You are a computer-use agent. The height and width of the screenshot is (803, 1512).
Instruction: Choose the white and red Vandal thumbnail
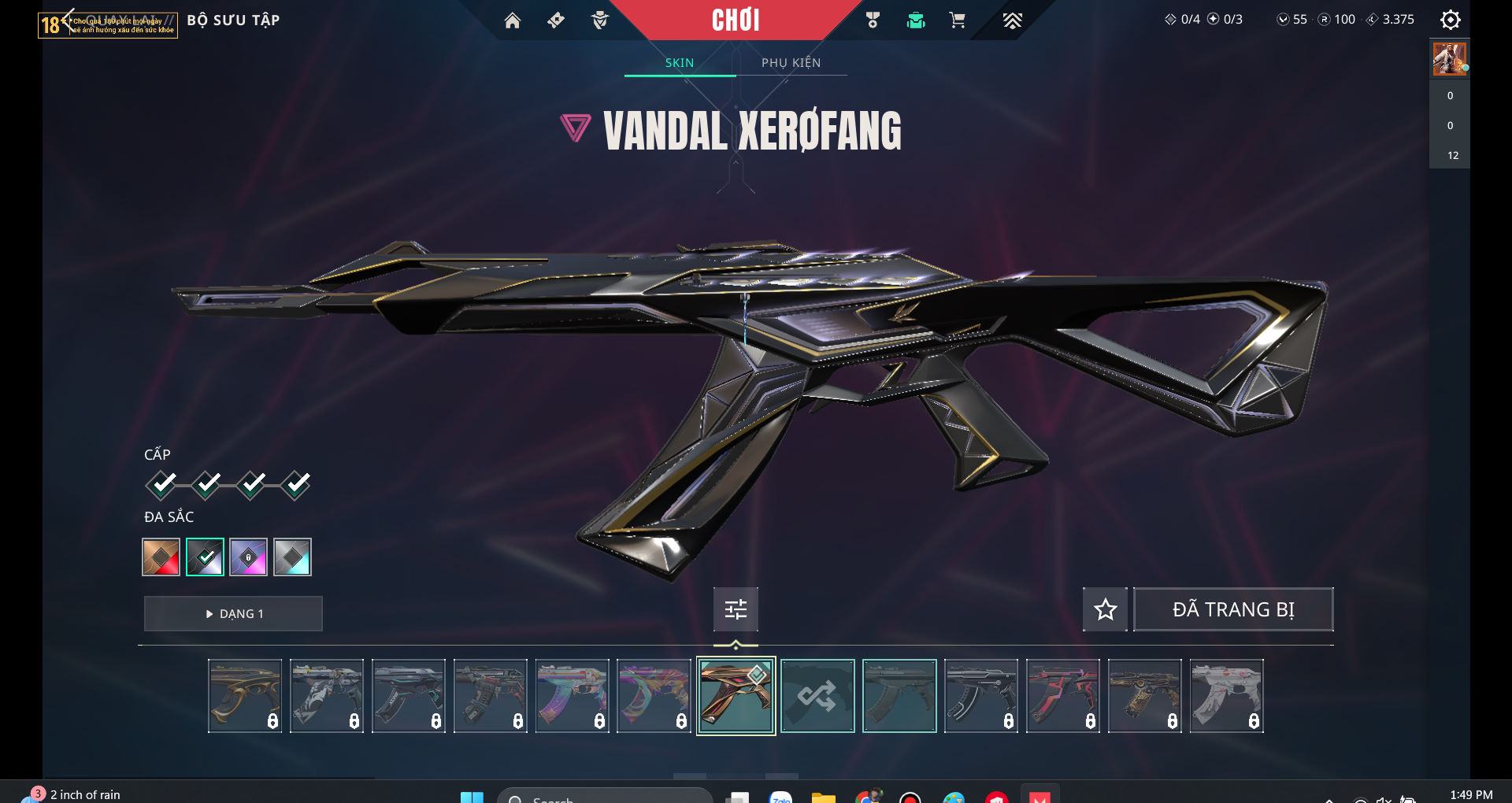(1226, 696)
